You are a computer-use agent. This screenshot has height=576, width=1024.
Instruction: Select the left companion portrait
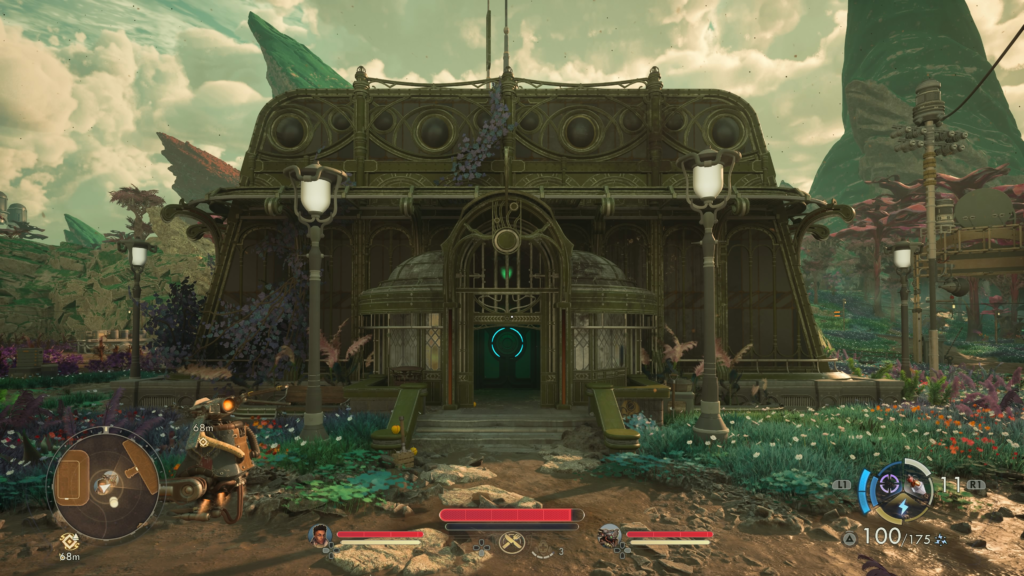320,535
